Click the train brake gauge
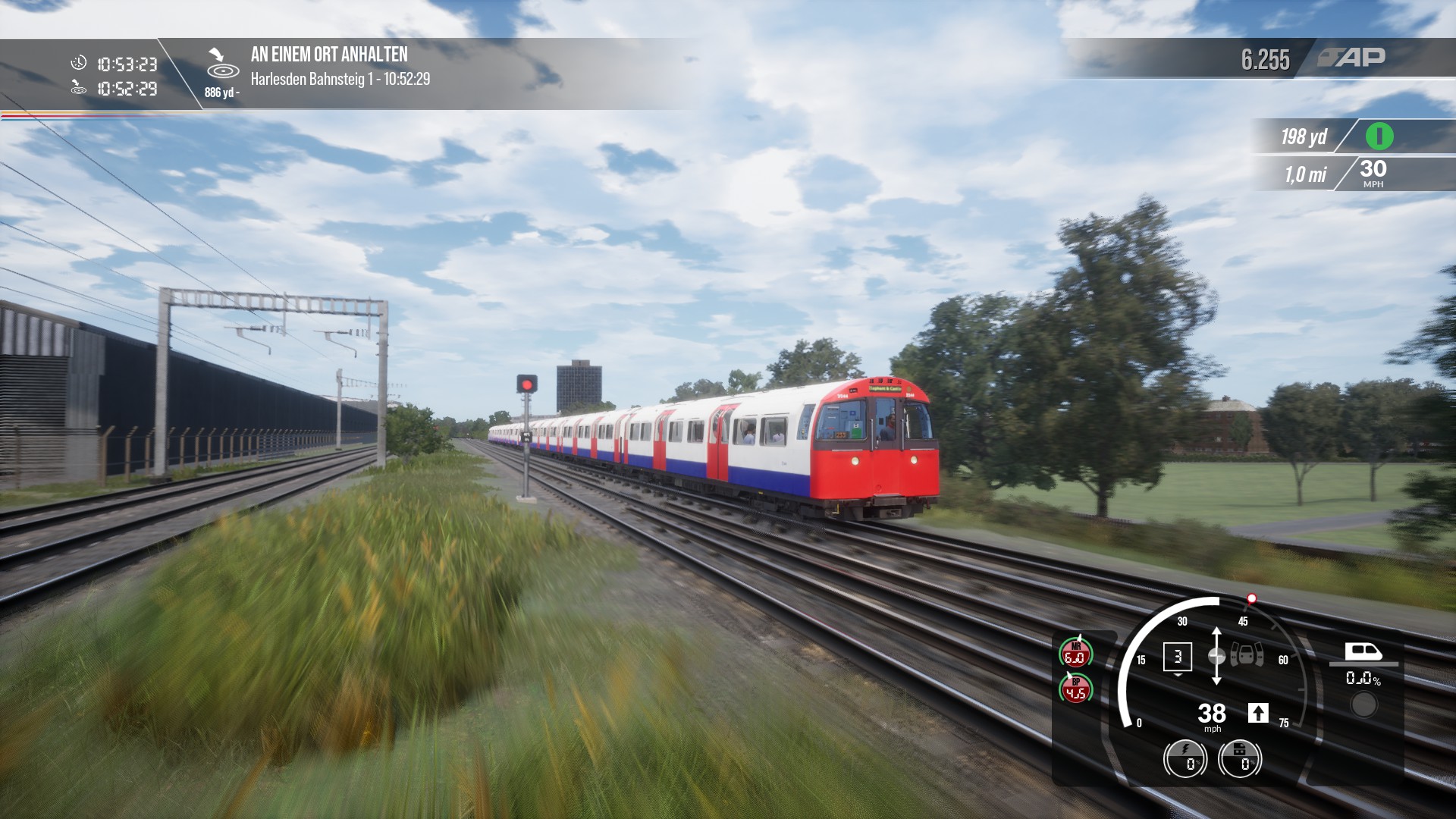This screenshot has width=1456, height=819. click(x=1240, y=758)
